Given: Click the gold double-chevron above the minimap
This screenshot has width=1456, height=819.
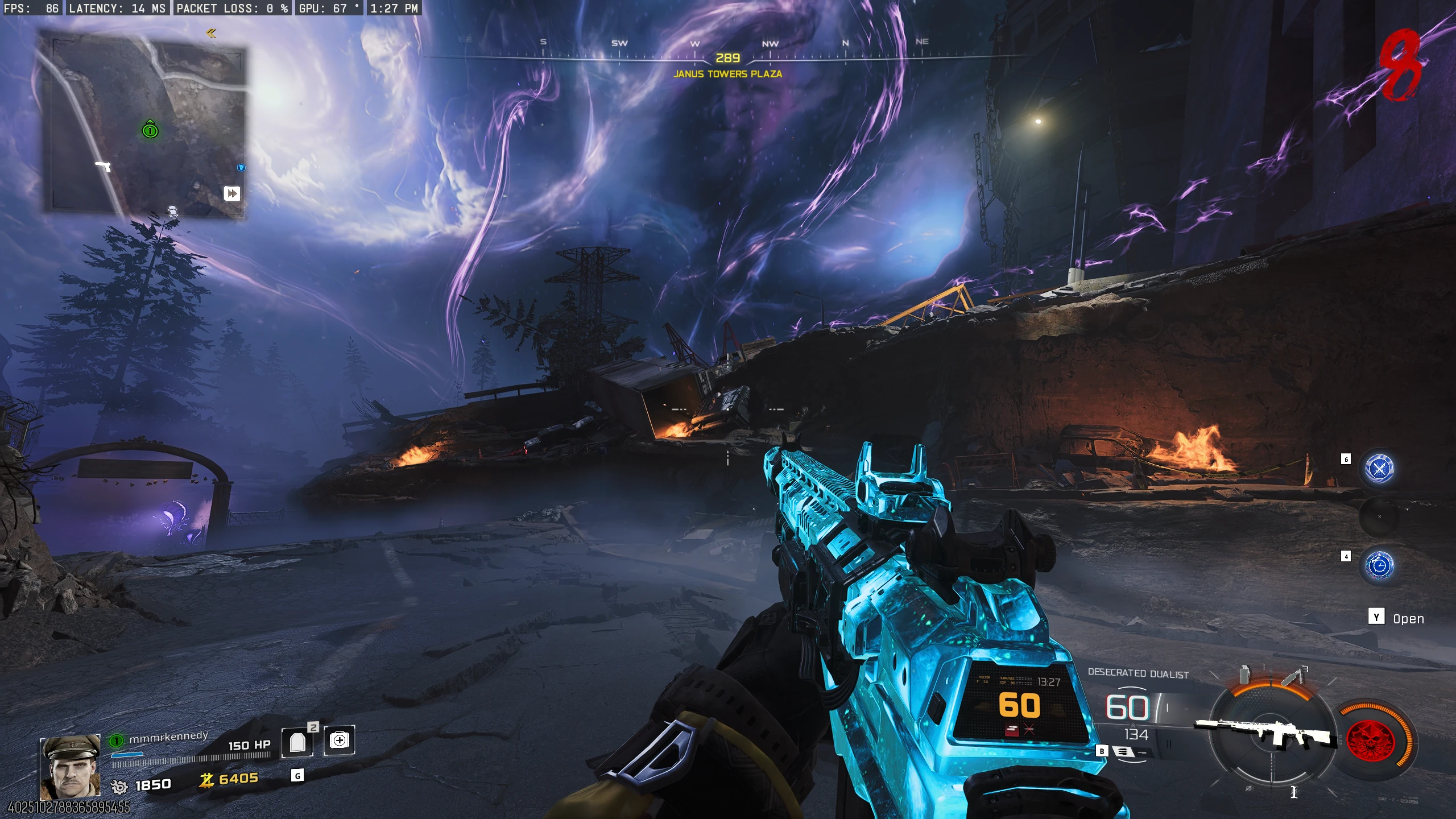Looking at the screenshot, I should [211, 34].
